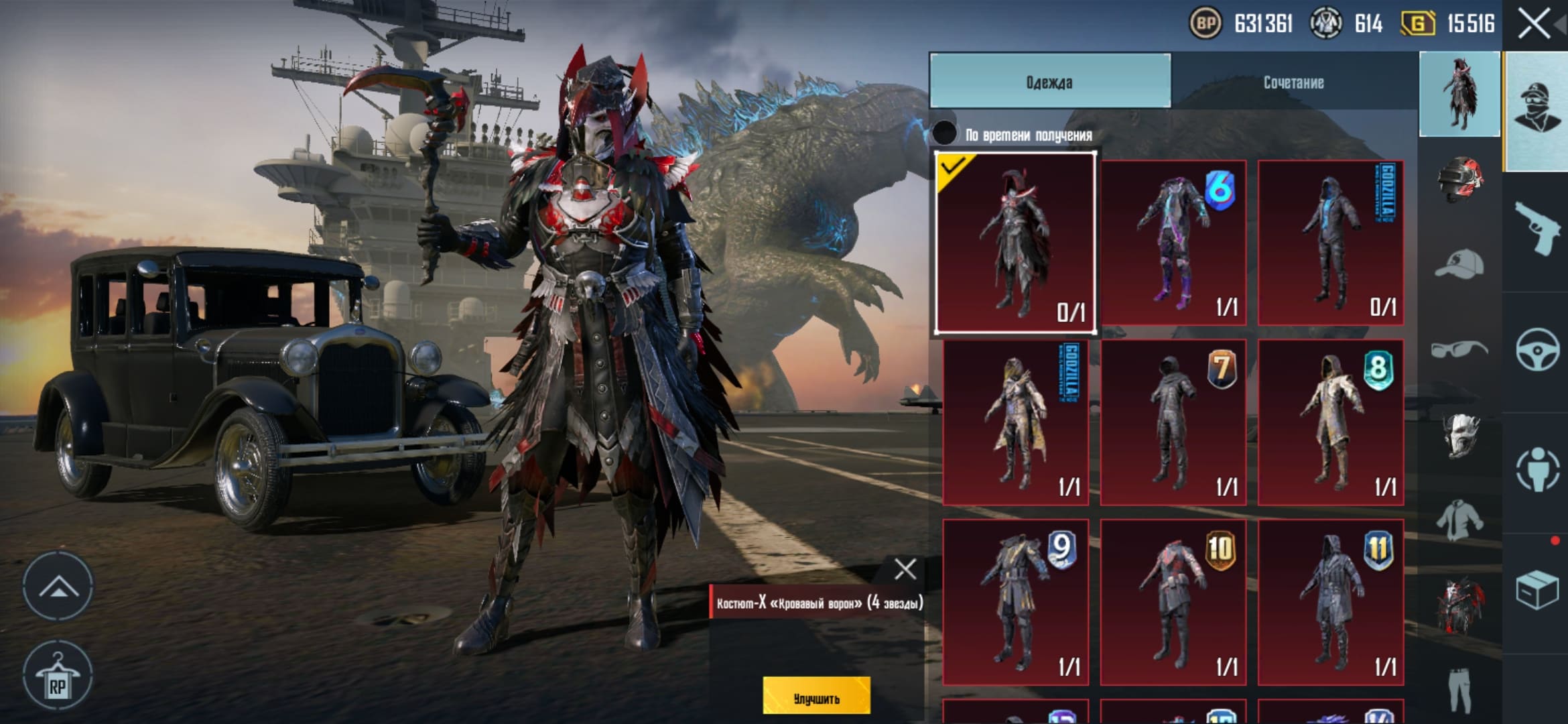The width and height of the screenshot is (1568, 724).
Task: Show the cap headwear category
Action: click(x=1459, y=264)
